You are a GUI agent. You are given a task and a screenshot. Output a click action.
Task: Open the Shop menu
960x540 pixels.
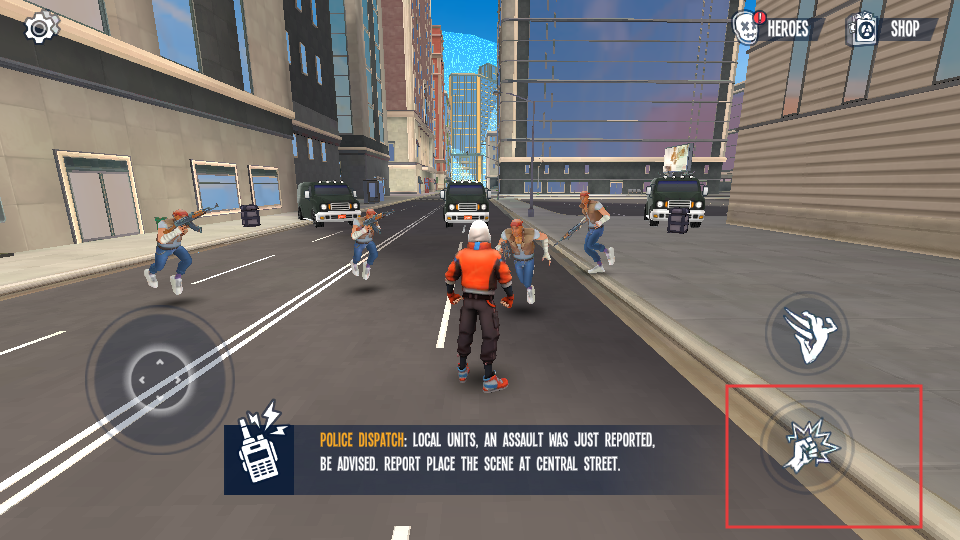tap(892, 29)
